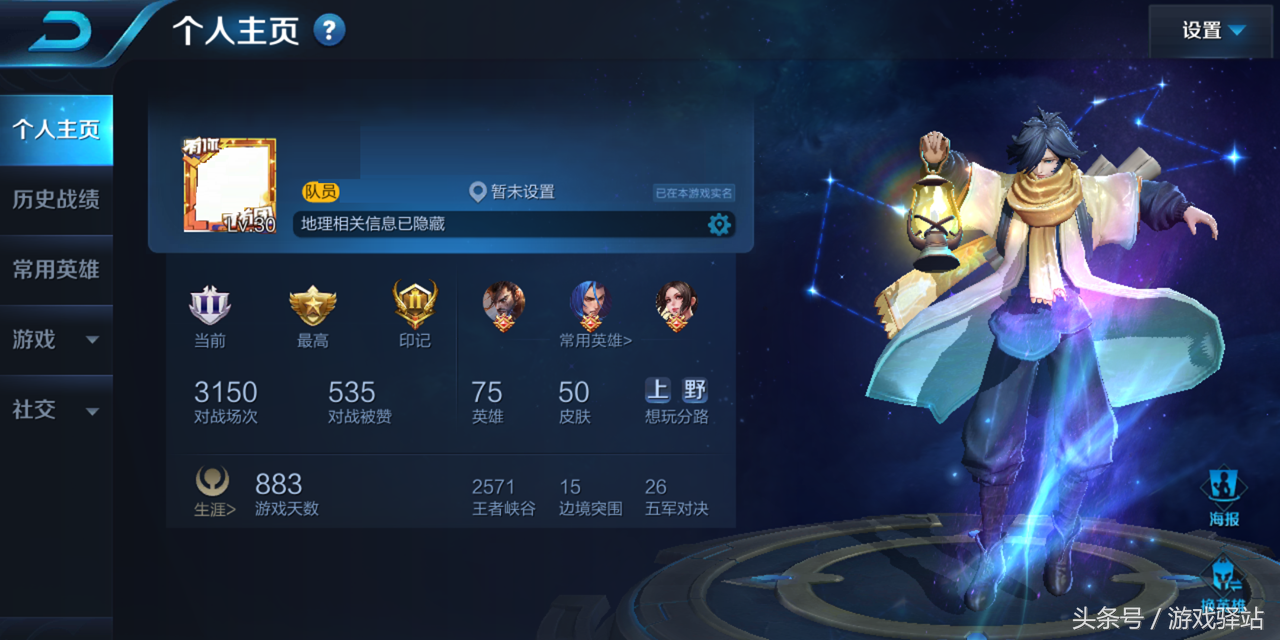Choose the 想玩分路 lane preference

pos(676,400)
